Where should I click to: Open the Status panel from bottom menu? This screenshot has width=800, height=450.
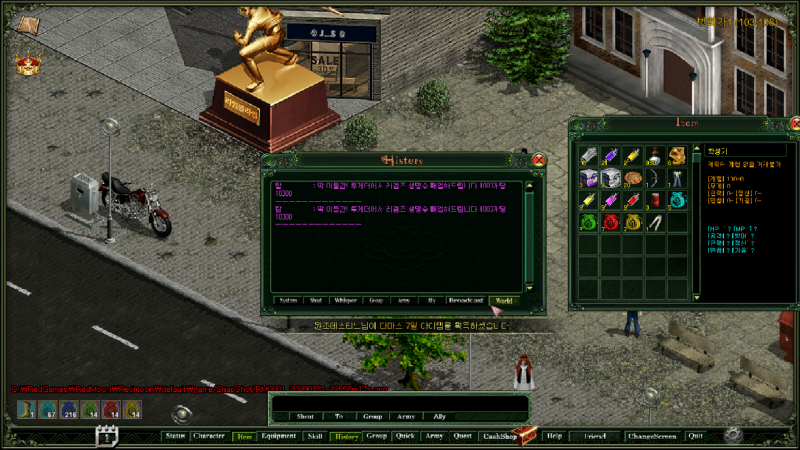pyautogui.click(x=175, y=437)
